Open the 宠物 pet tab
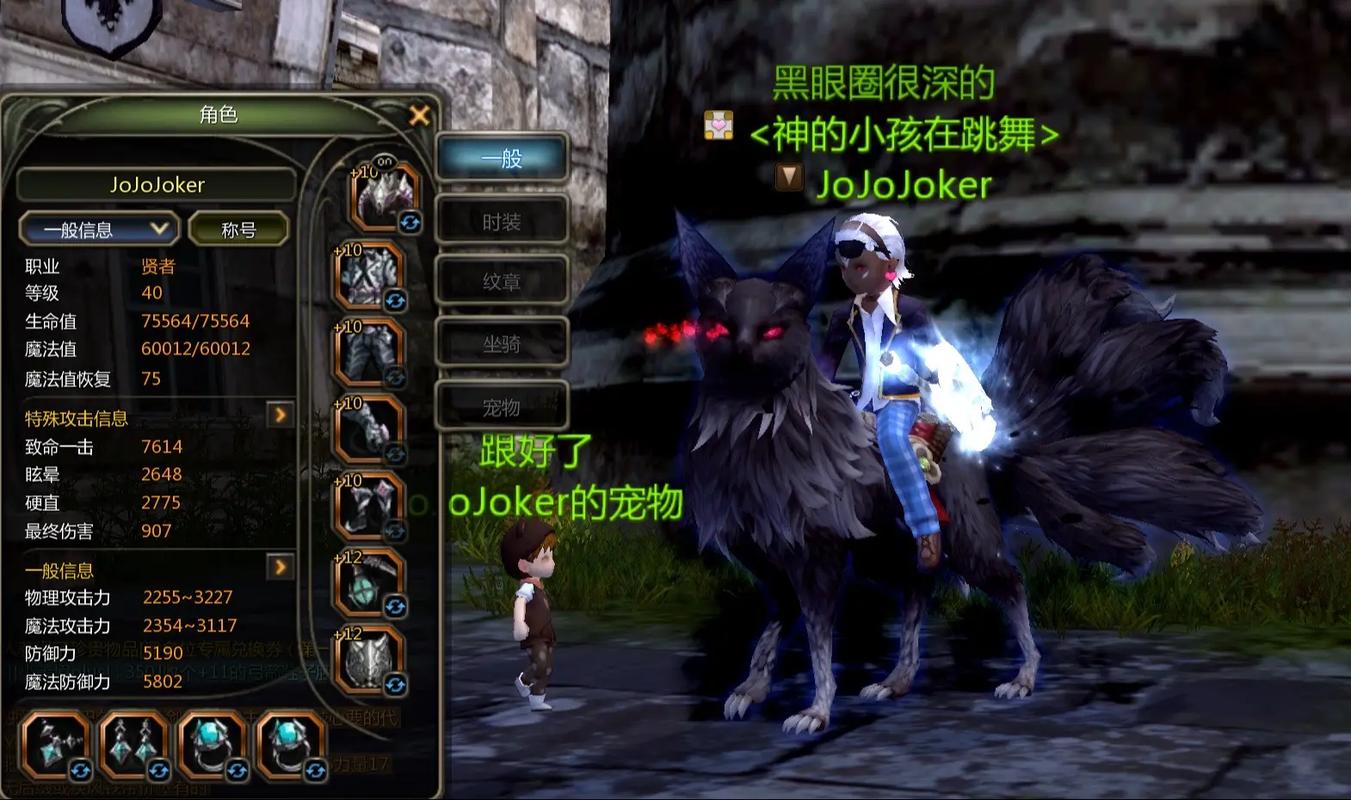The width and height of the screenshot is (1351, 800). point(500,405)
